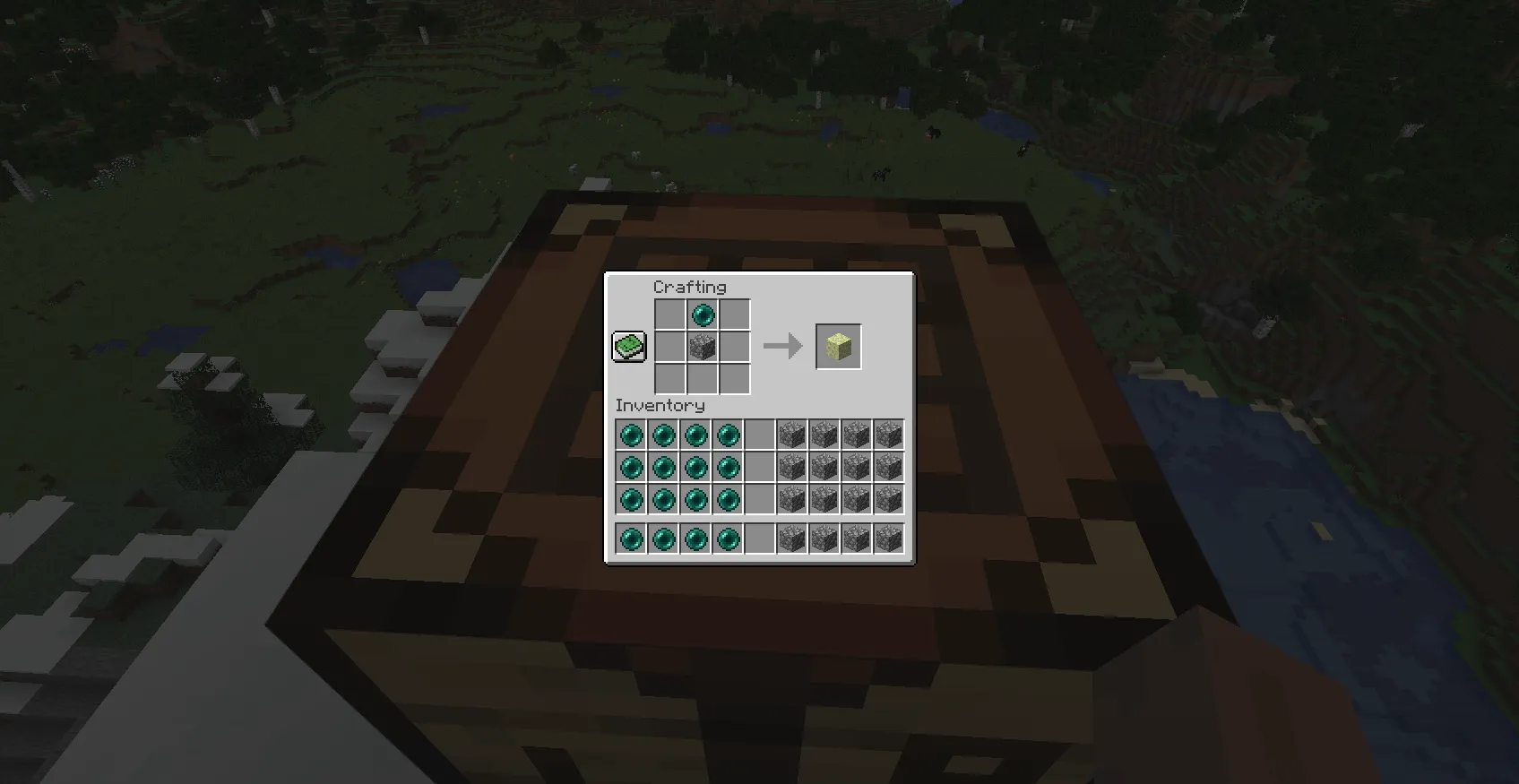This screenshot has height=784, width=1519.
Task: Click the empty slot in the second inventory row
Action: (x=761, y=467)
